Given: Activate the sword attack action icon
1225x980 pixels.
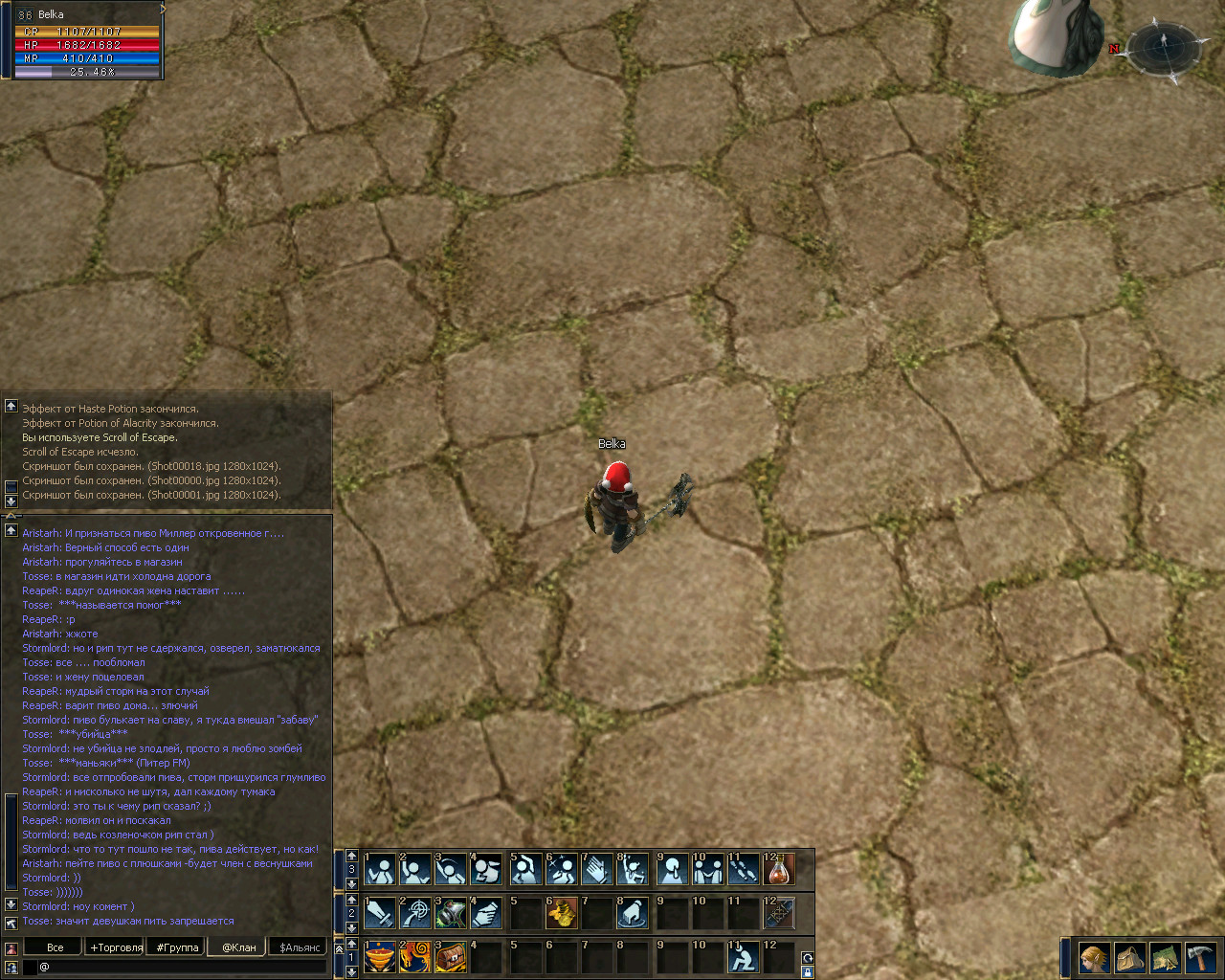Looking at the screenshot, I should (x=380, y=913).
